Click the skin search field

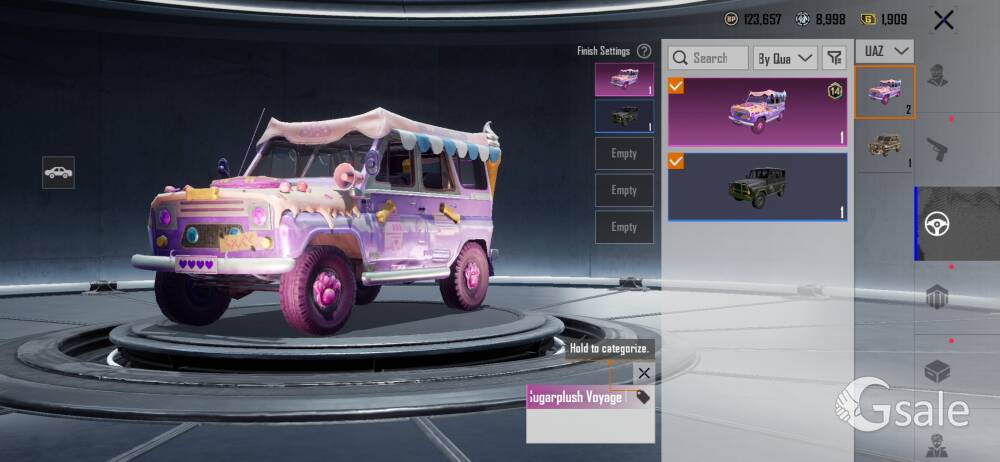pos(708,58)
